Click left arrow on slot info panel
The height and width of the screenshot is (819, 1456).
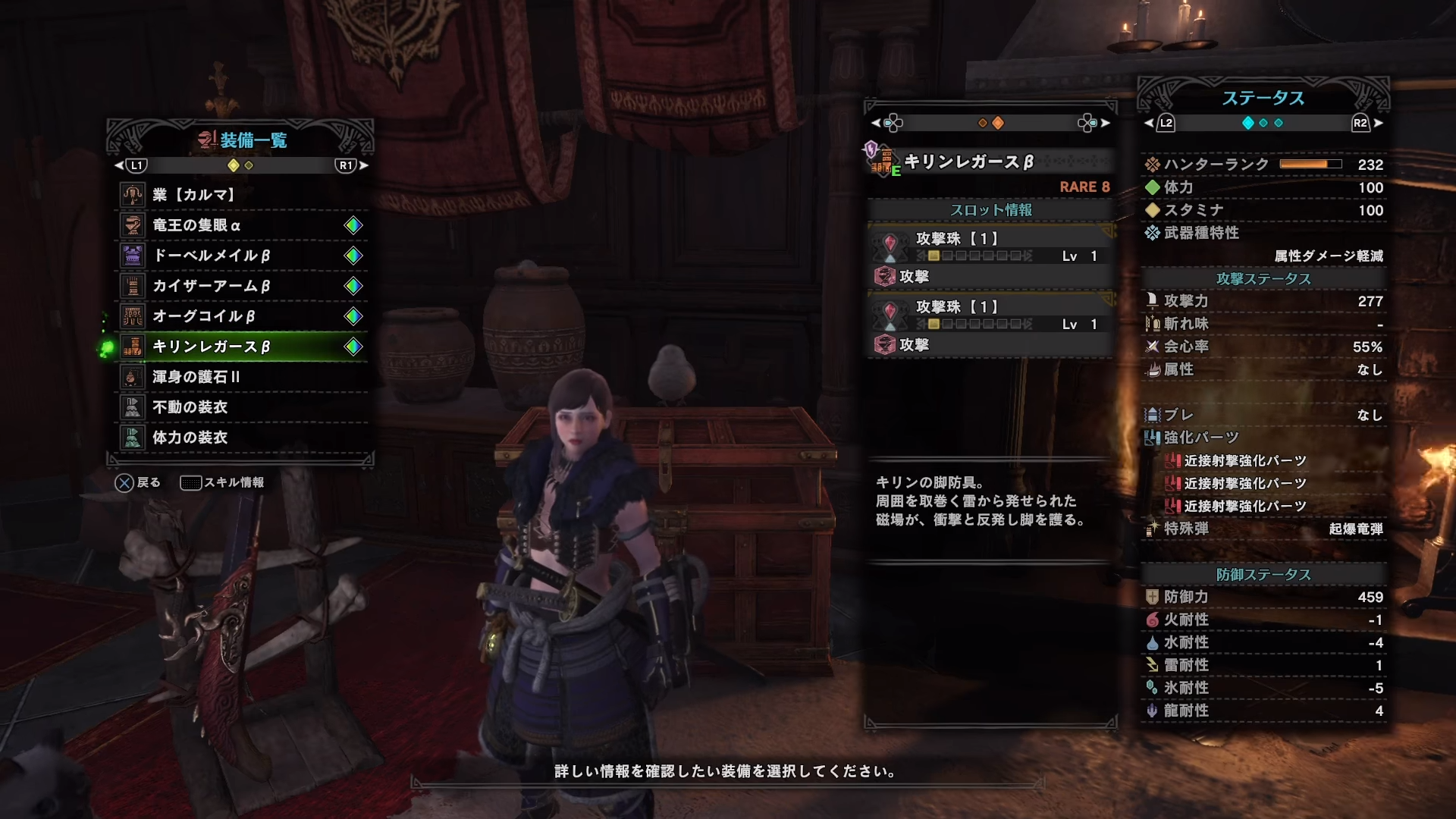point(876,123)
